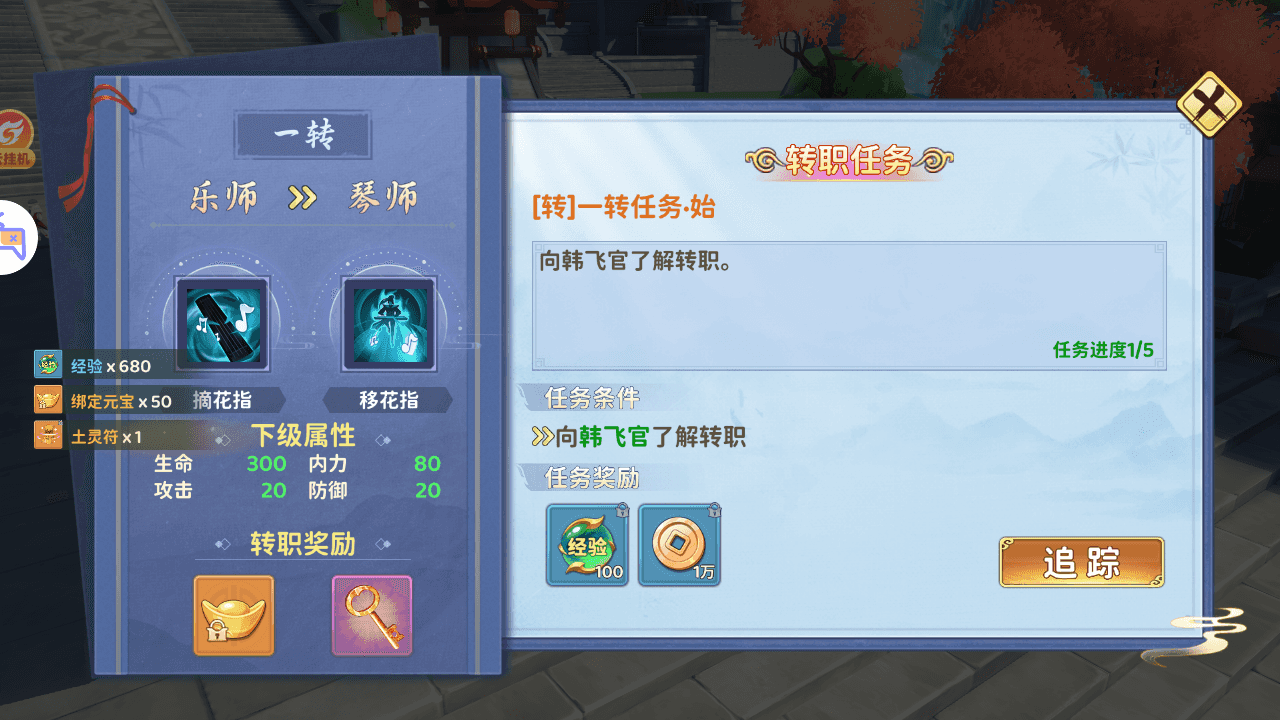Click the 土灵符 x1 talisman icon
The height and width of the screenshot is (720, 1280).
click(x=47, y=434)
